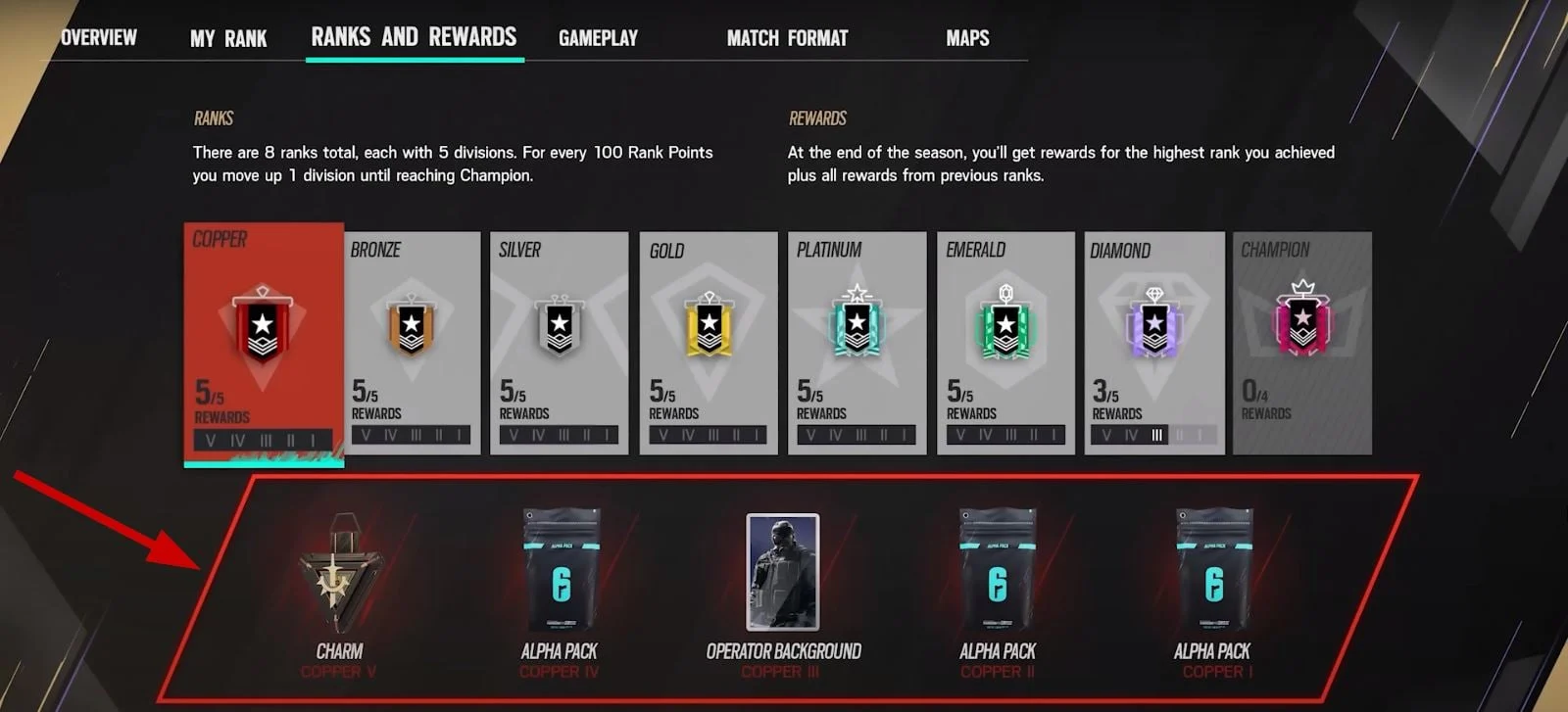The height and width of the screenshot is (712, 1568).
Task: Show the Match Format tab
Action: (787, 39)
